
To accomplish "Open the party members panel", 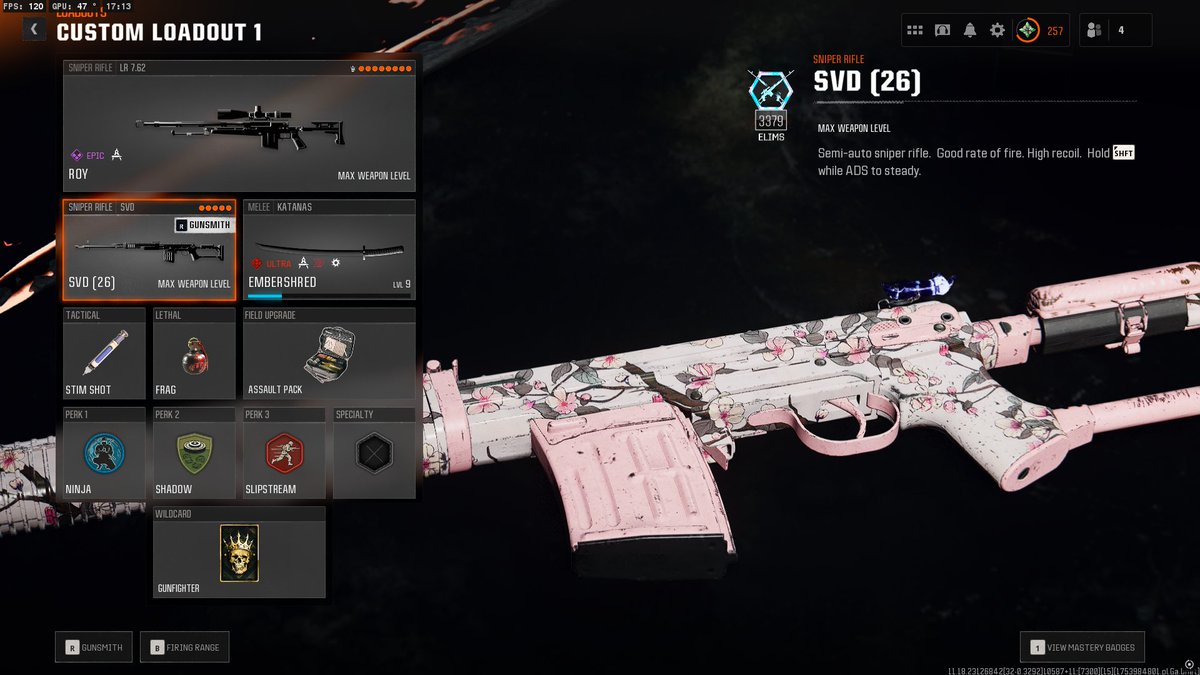I will point(1115,30).
